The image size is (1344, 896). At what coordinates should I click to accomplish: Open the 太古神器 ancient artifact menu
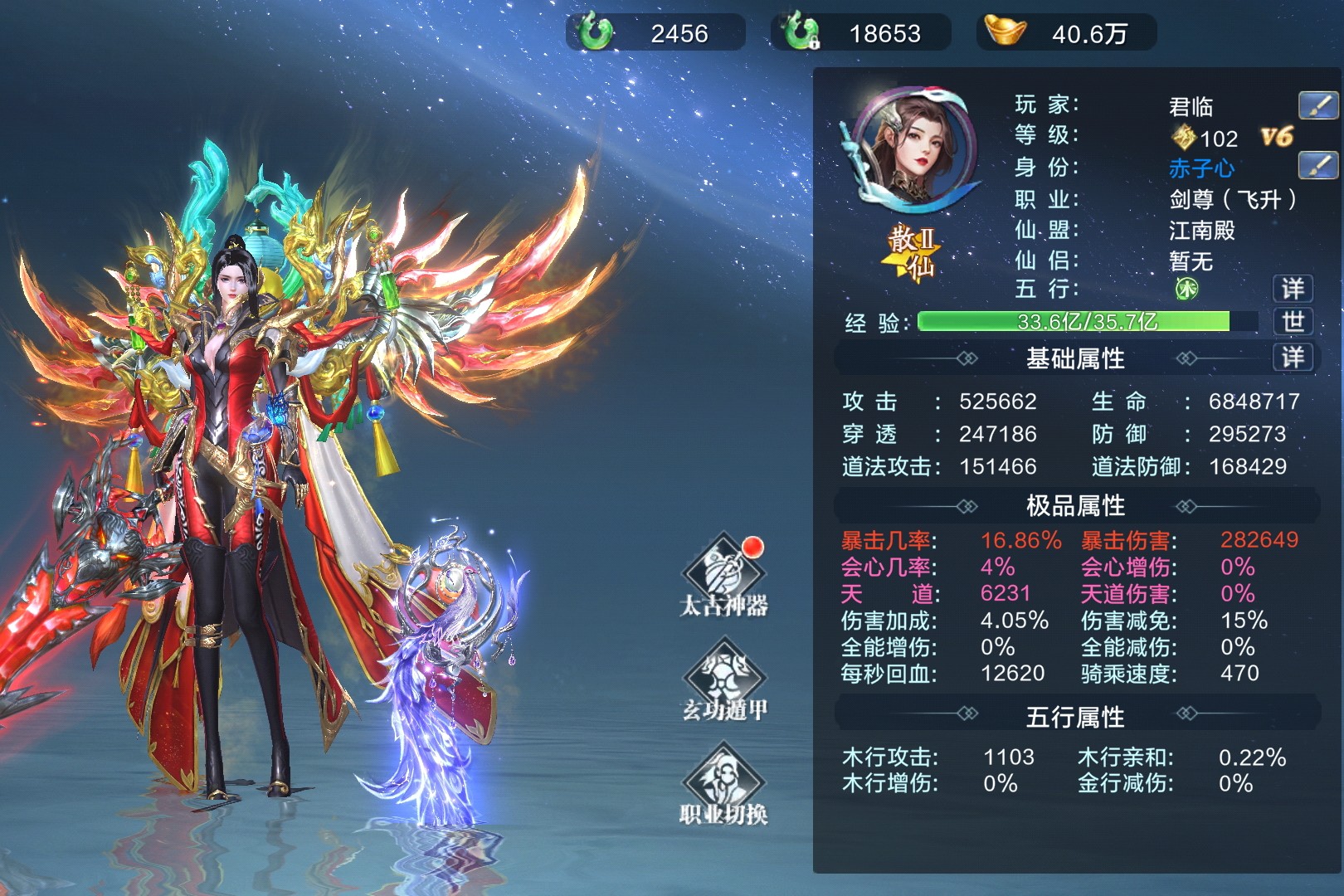pos(723,576)
